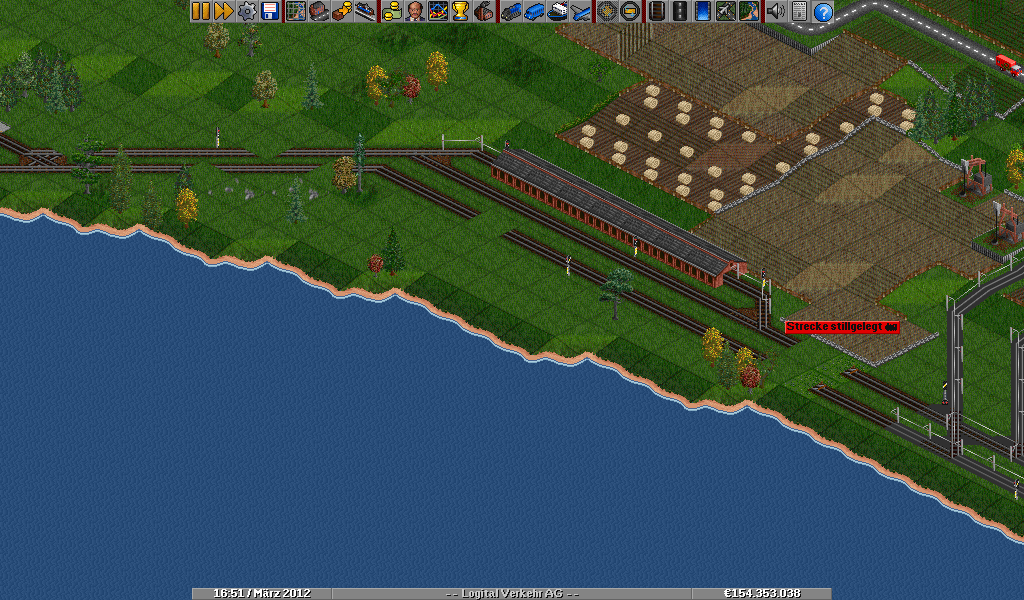1024x600 pixels.
Task: Open the newspaper messages menu
Action: 799,11
